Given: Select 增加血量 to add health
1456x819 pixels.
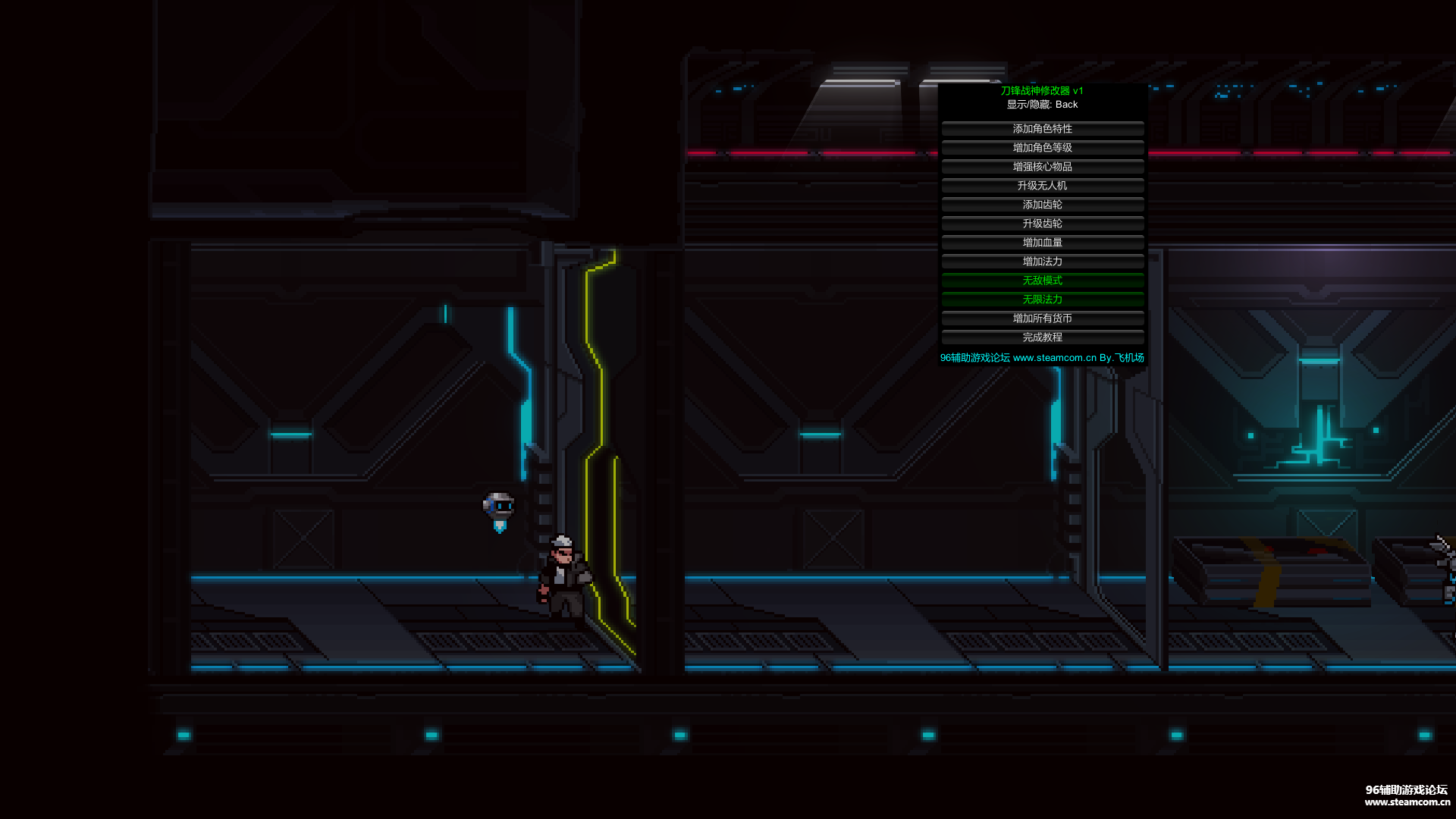Looking at the screenshot, I should point(1042,243).
